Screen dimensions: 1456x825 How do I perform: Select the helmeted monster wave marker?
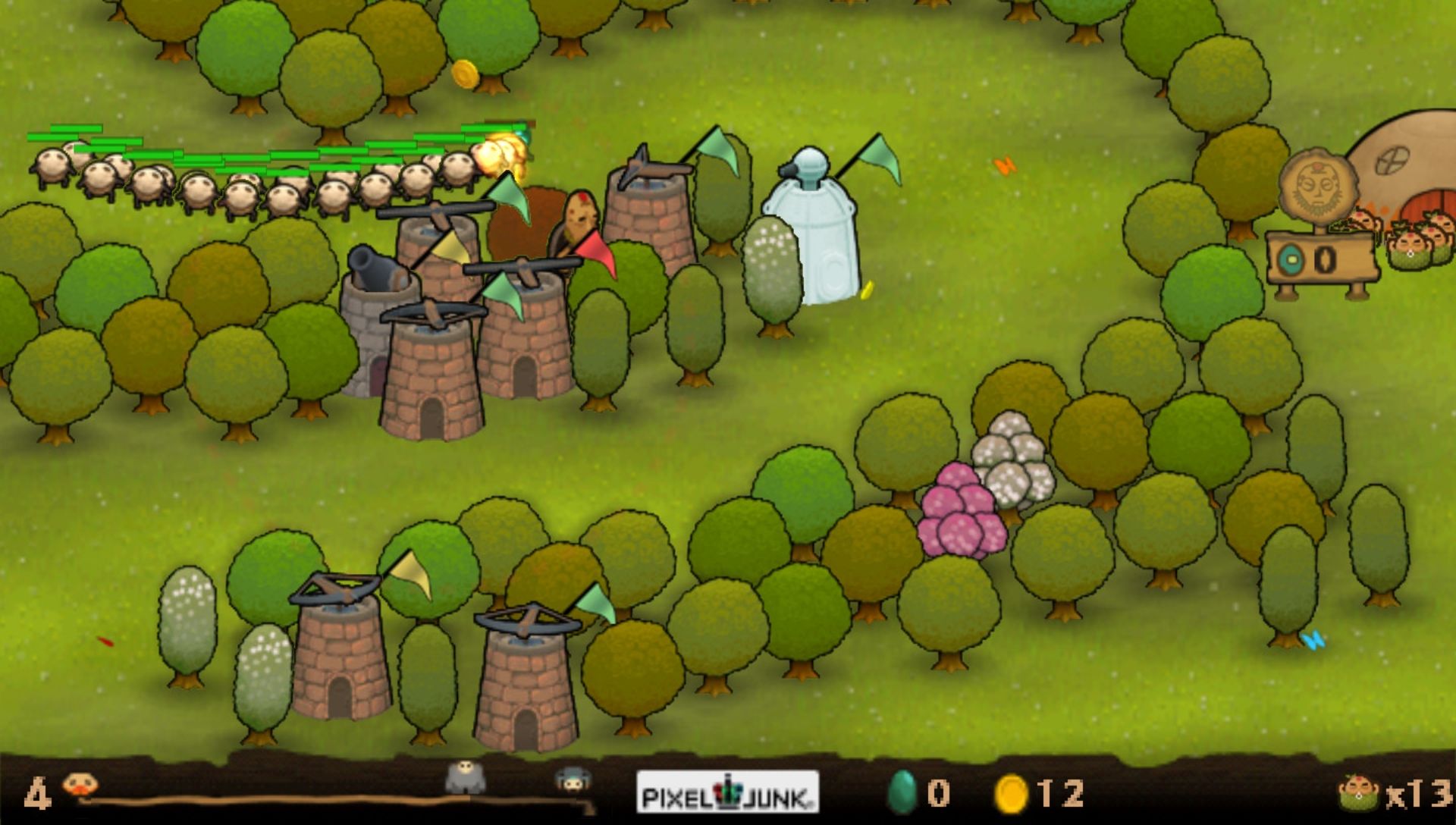pyautogui.click(x=573, y=780)
